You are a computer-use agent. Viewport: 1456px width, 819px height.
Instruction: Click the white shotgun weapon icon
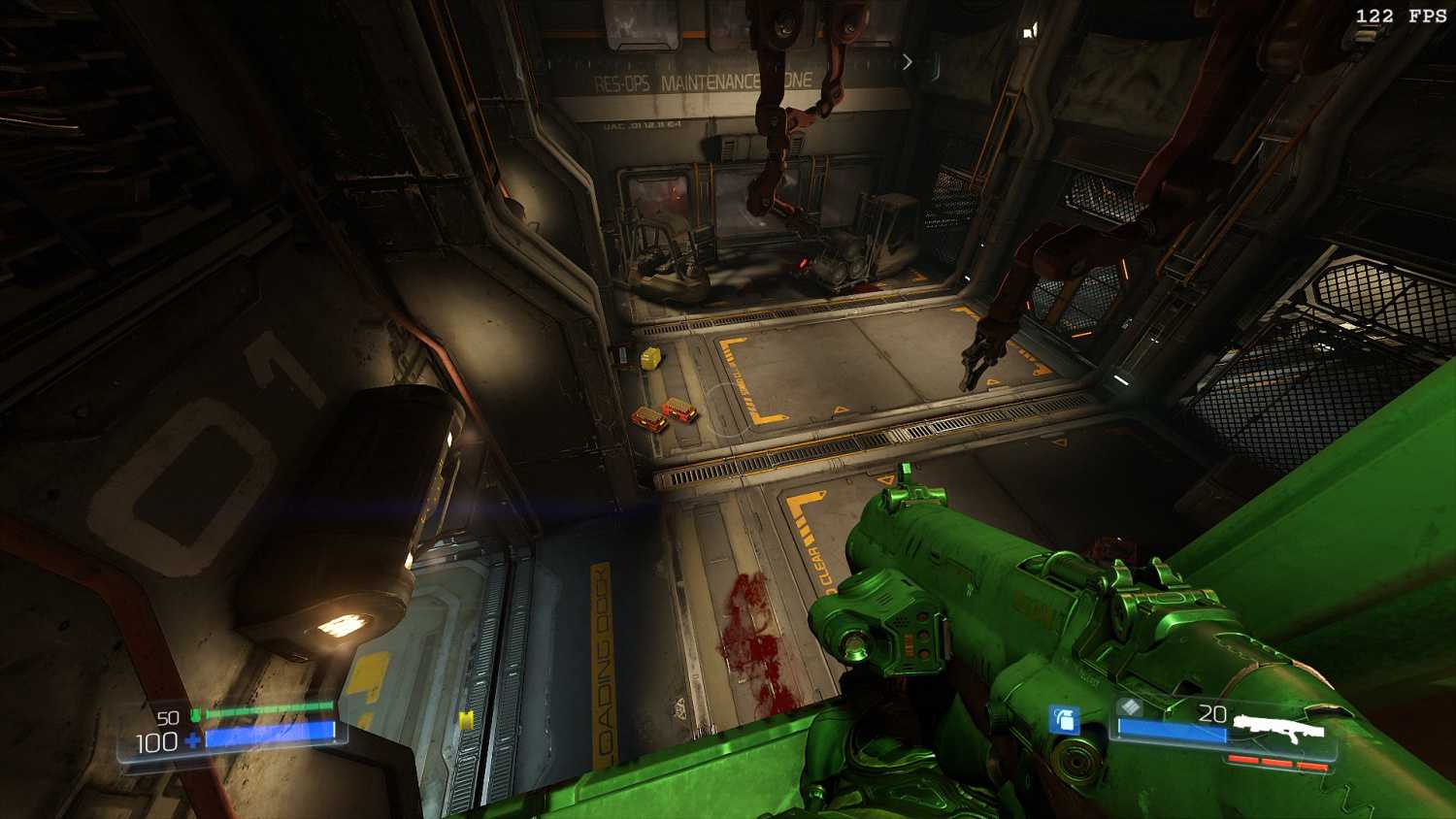coord(1278,727)
